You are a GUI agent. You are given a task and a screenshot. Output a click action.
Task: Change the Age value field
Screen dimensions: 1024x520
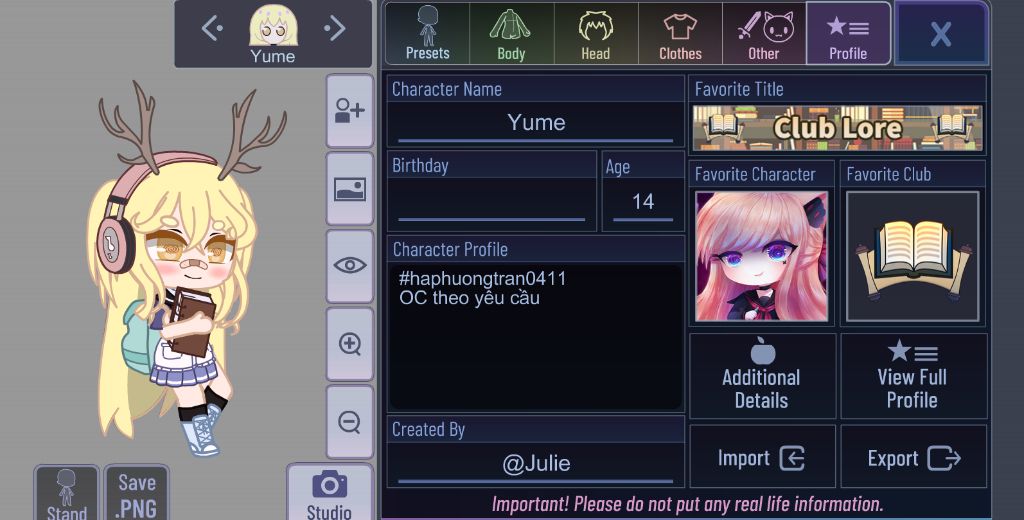click(643, 203)
